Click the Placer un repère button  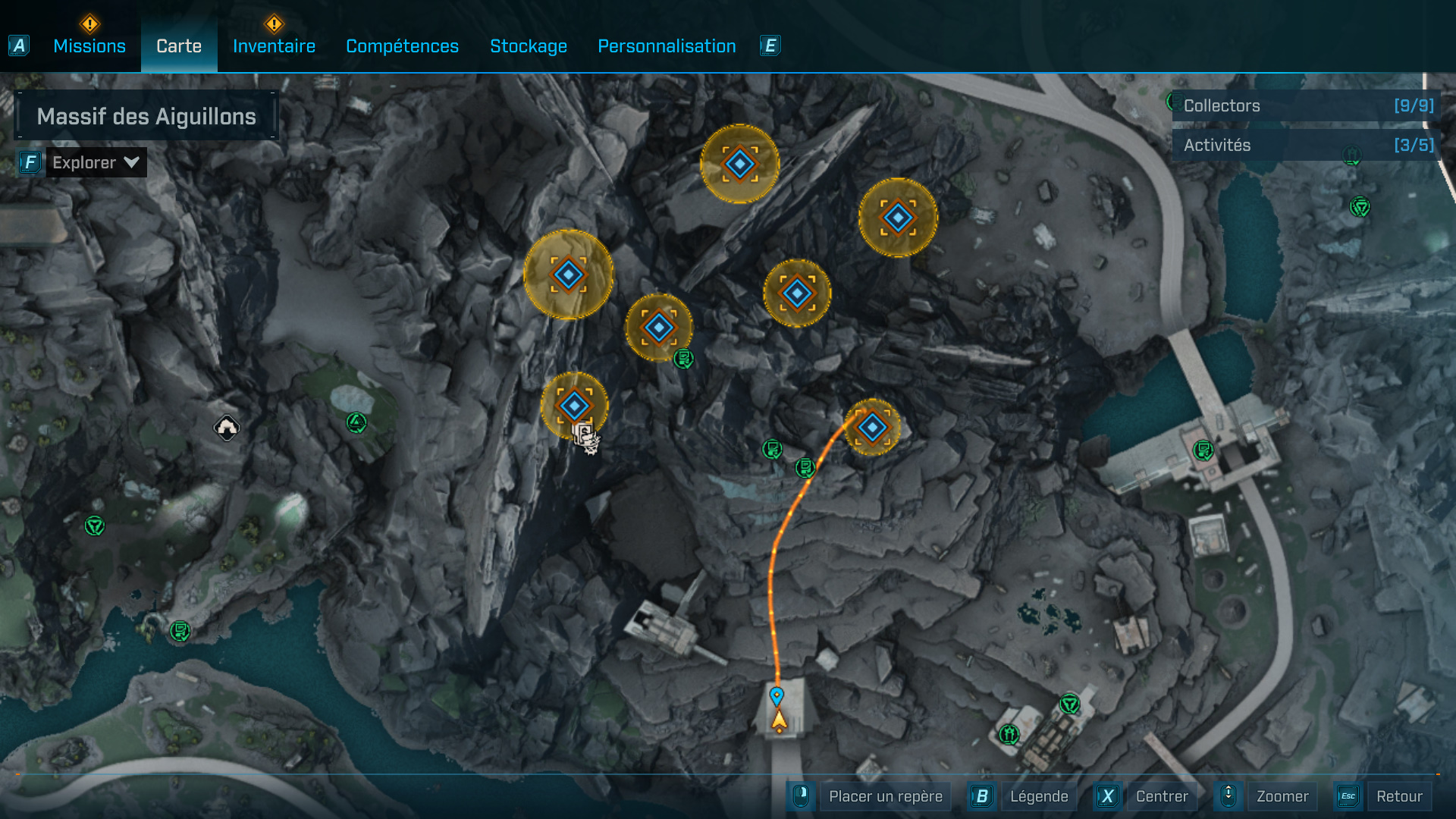(x=884, y=796)
